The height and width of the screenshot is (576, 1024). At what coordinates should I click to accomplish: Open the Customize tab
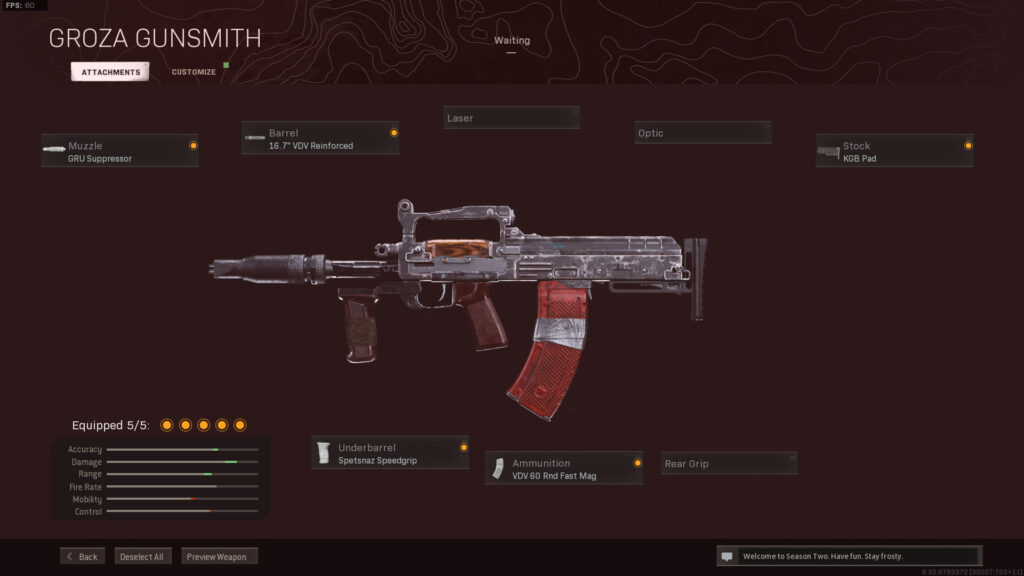(x=193, y=72)
